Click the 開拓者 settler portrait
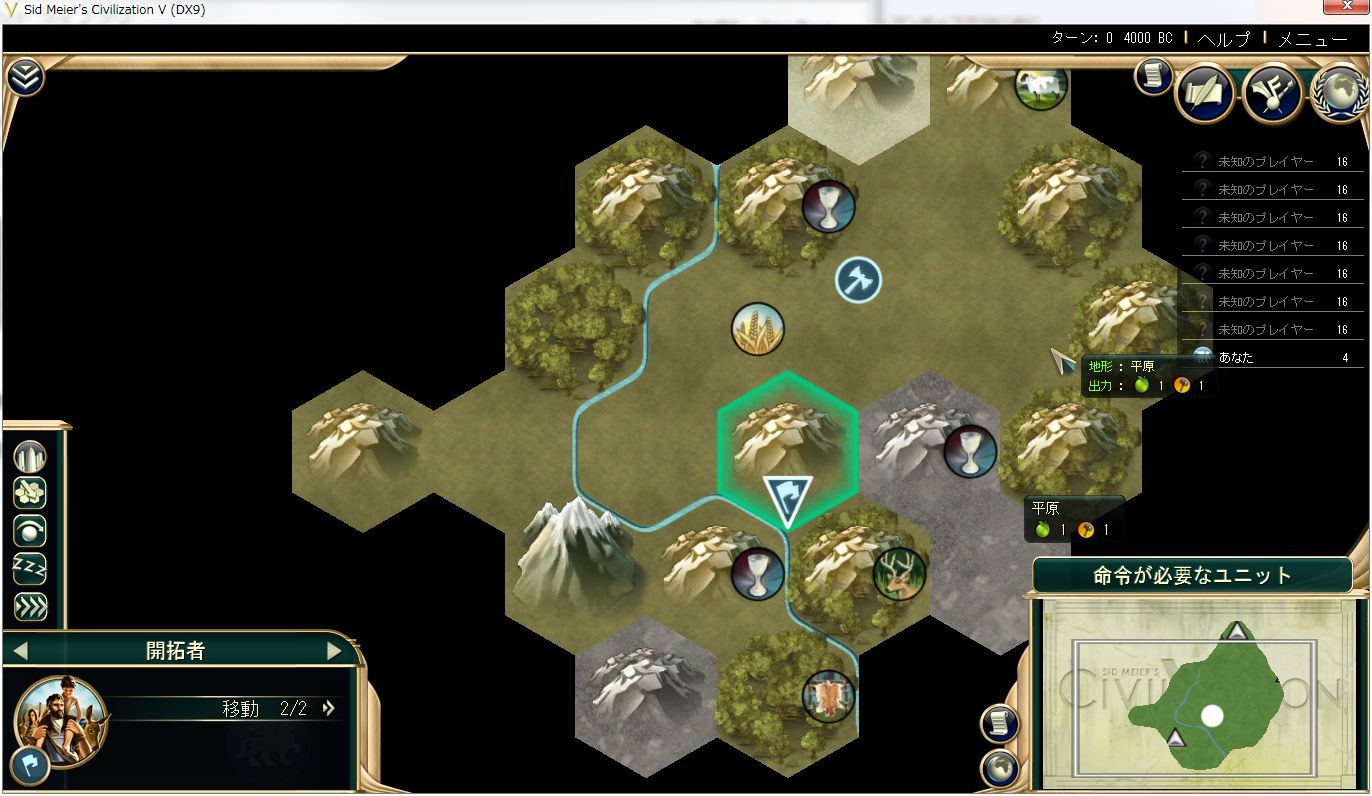The height and width of the screenshot is (796, 1372). tap(60, 716)
